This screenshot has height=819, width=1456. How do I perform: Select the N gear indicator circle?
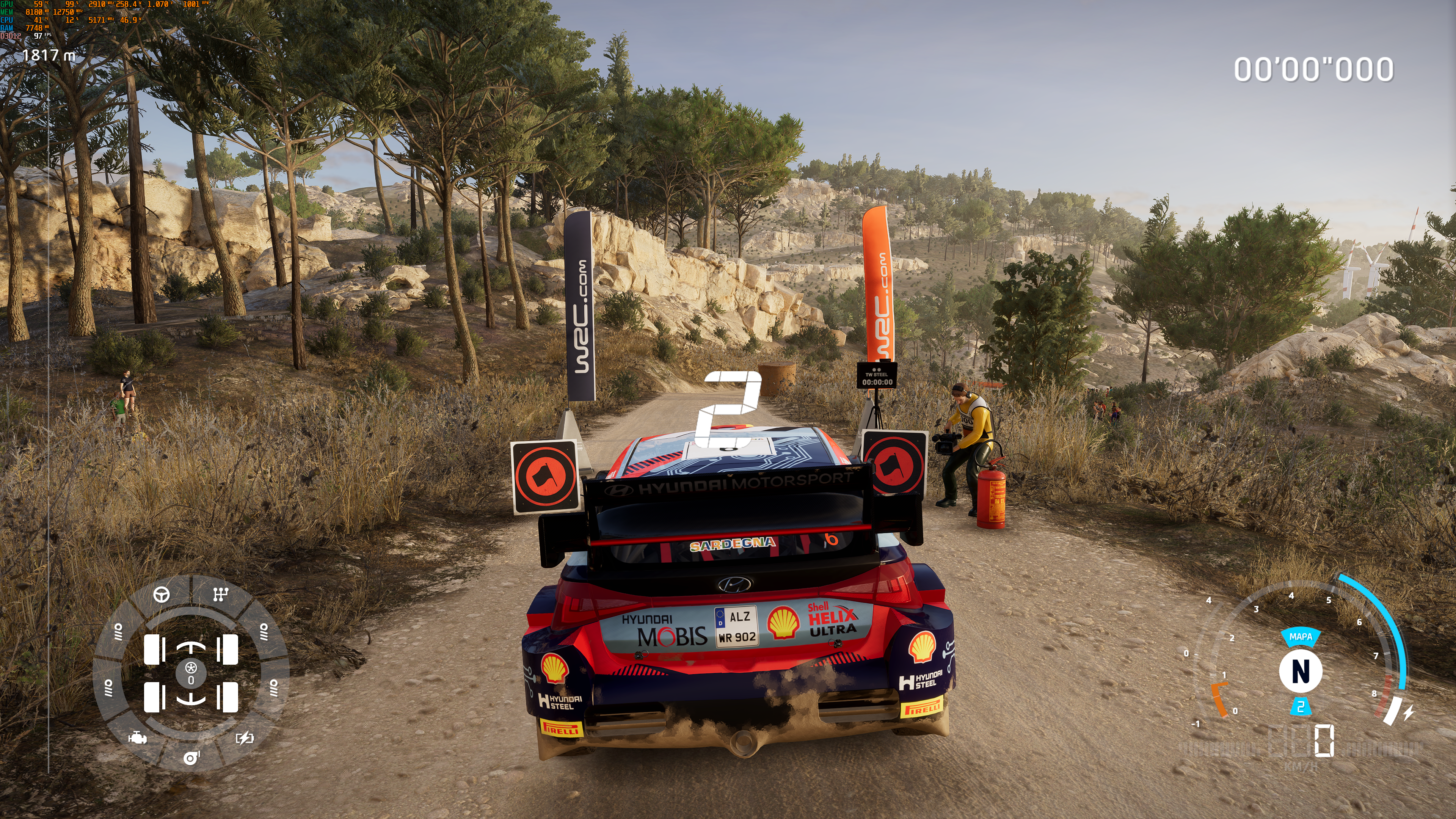click(1301, 672)
